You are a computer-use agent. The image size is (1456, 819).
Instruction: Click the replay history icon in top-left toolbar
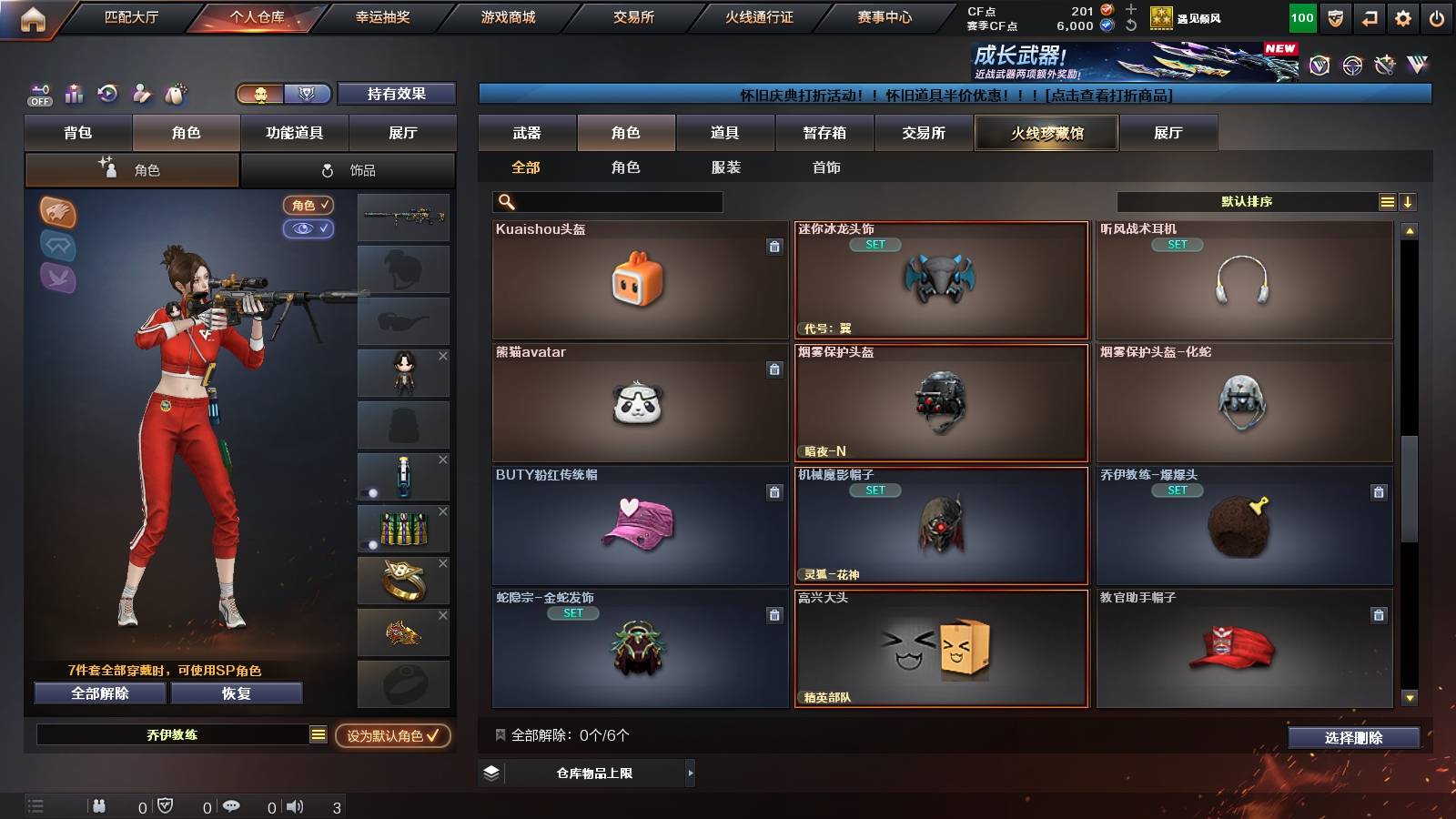click(x=107, y=93)
